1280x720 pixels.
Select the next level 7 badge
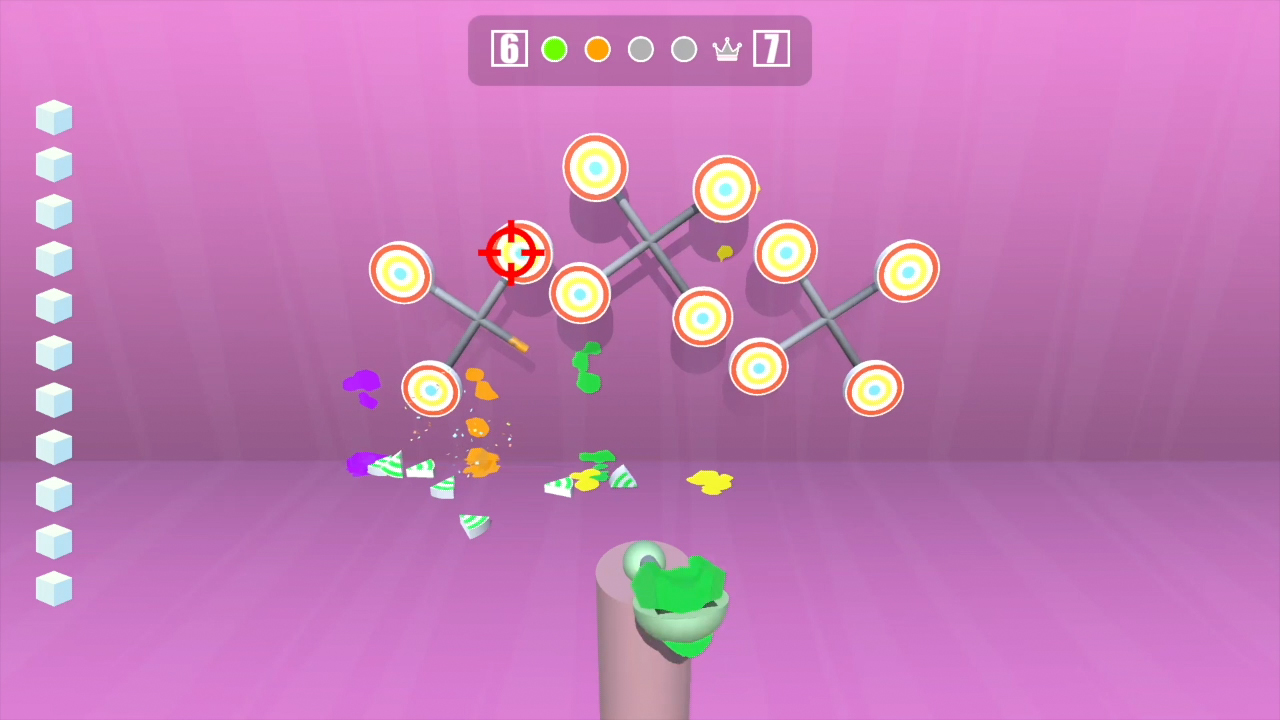click(772, 48)
